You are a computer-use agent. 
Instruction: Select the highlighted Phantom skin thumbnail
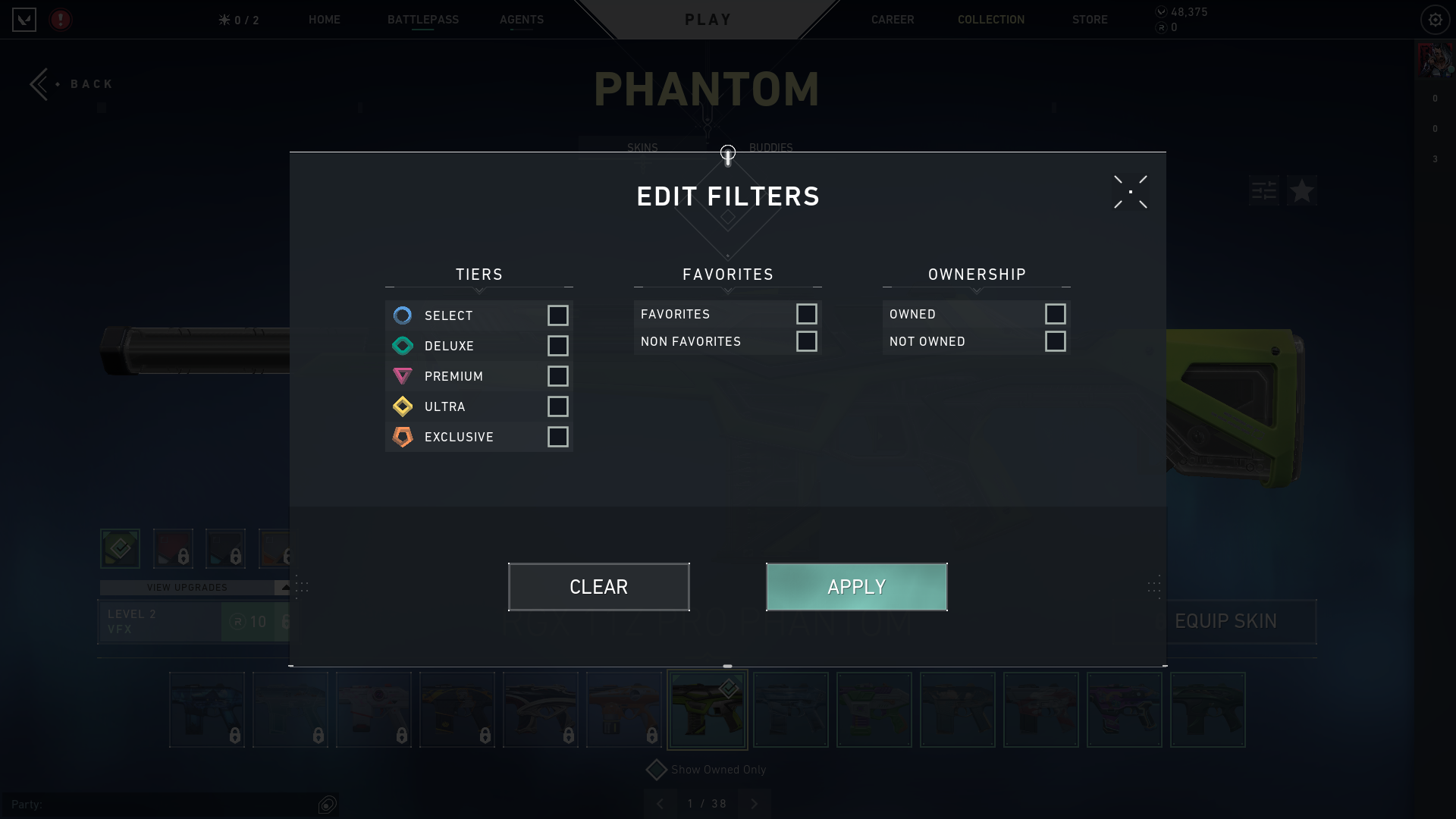pos(707,709)
